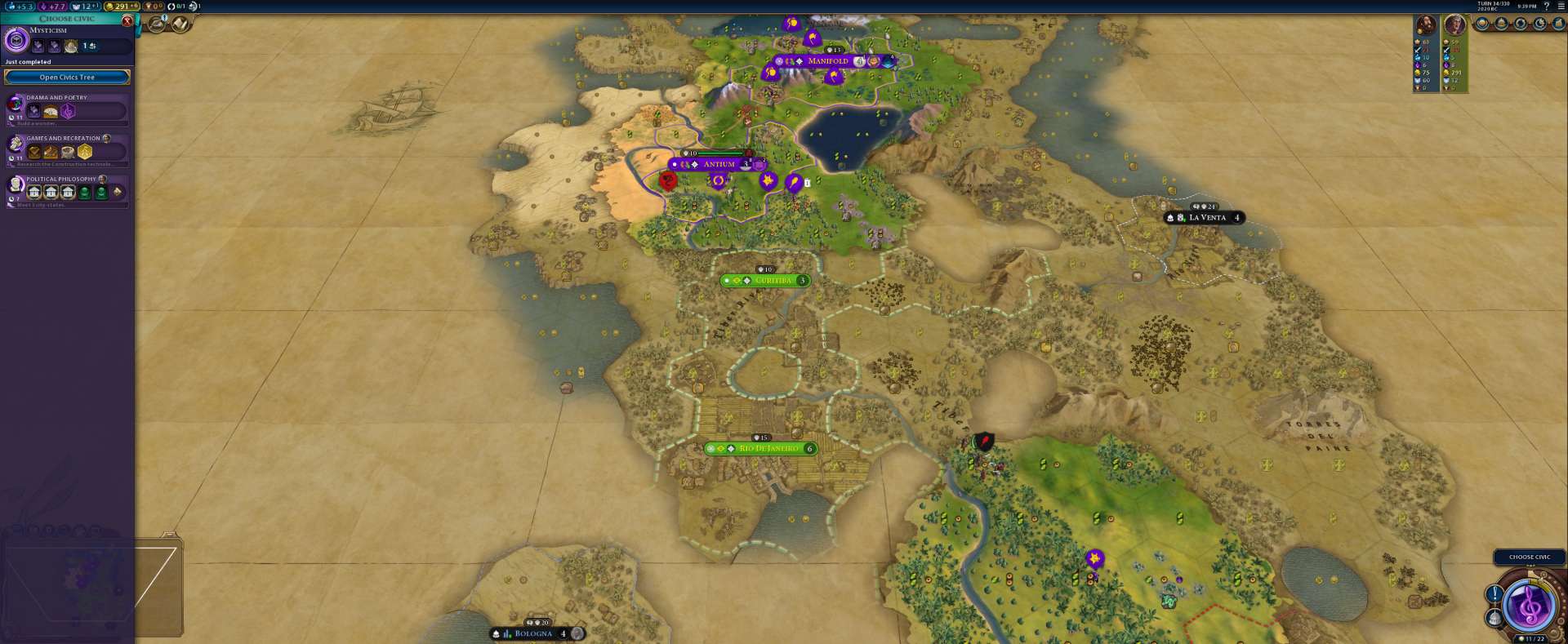Open the game menu hamburger icon
1568x644 pixels.
coord(1561,7)
